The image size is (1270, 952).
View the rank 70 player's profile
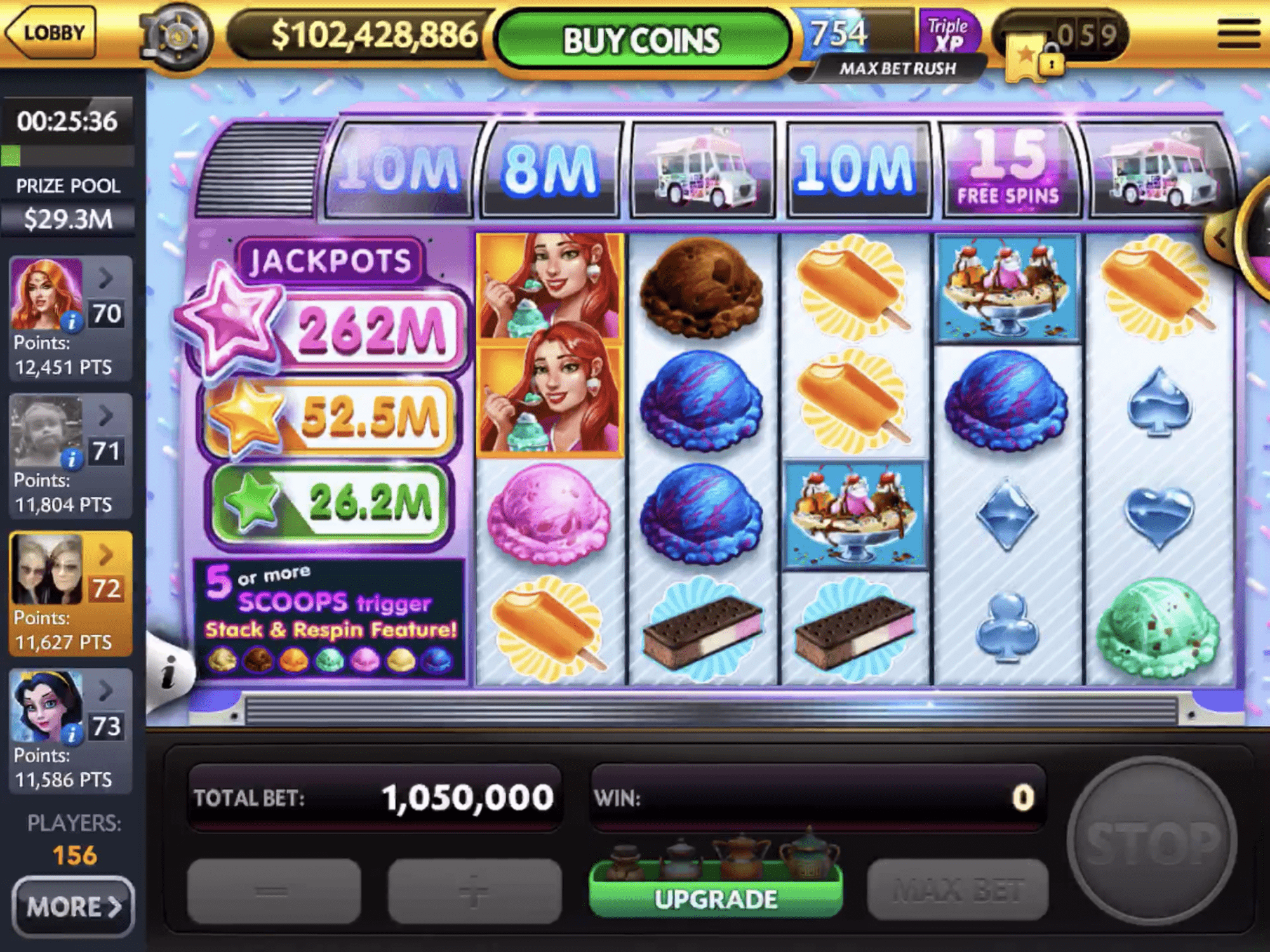point(70,318)
